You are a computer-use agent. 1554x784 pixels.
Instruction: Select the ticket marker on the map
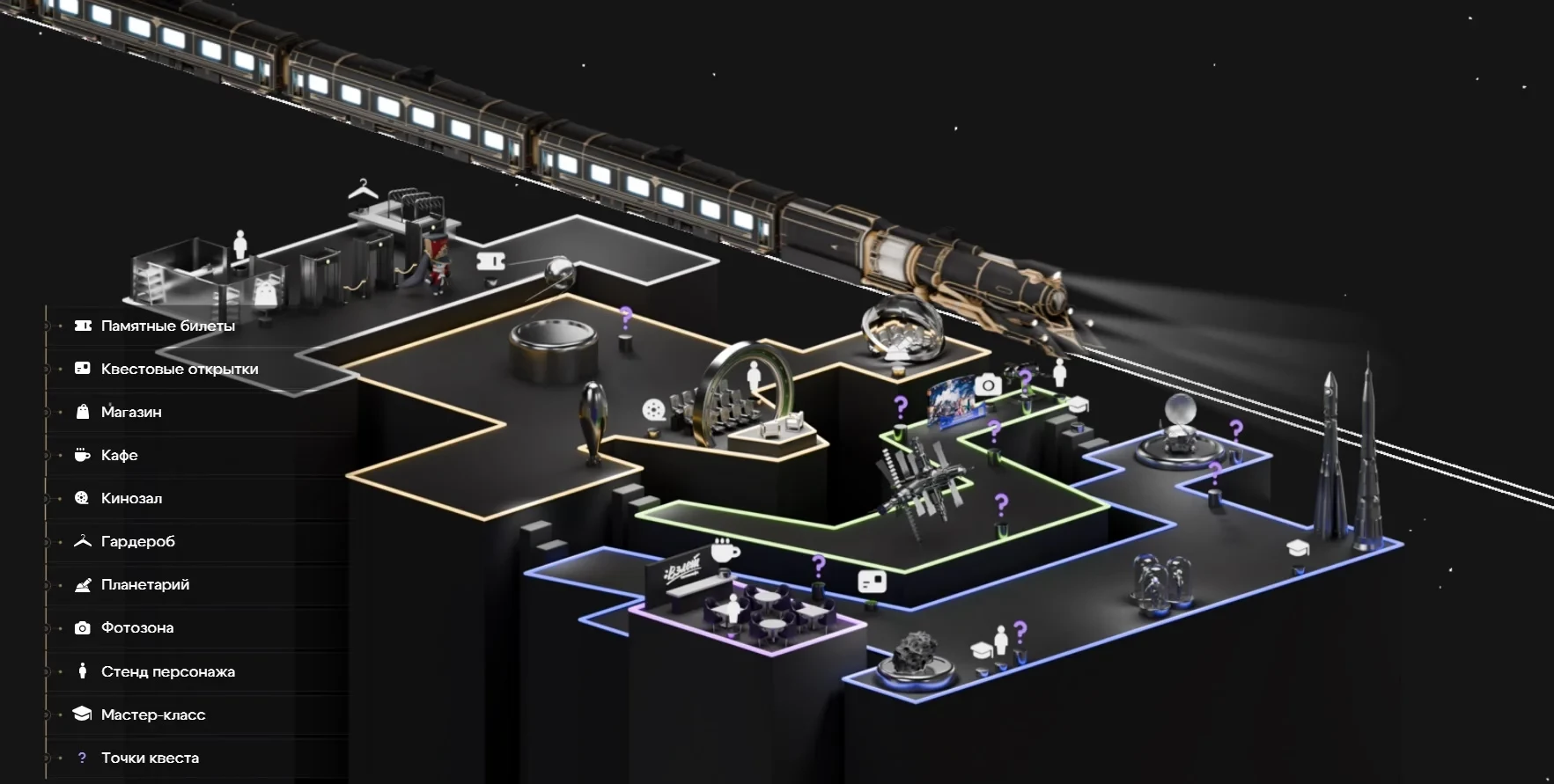491,261
